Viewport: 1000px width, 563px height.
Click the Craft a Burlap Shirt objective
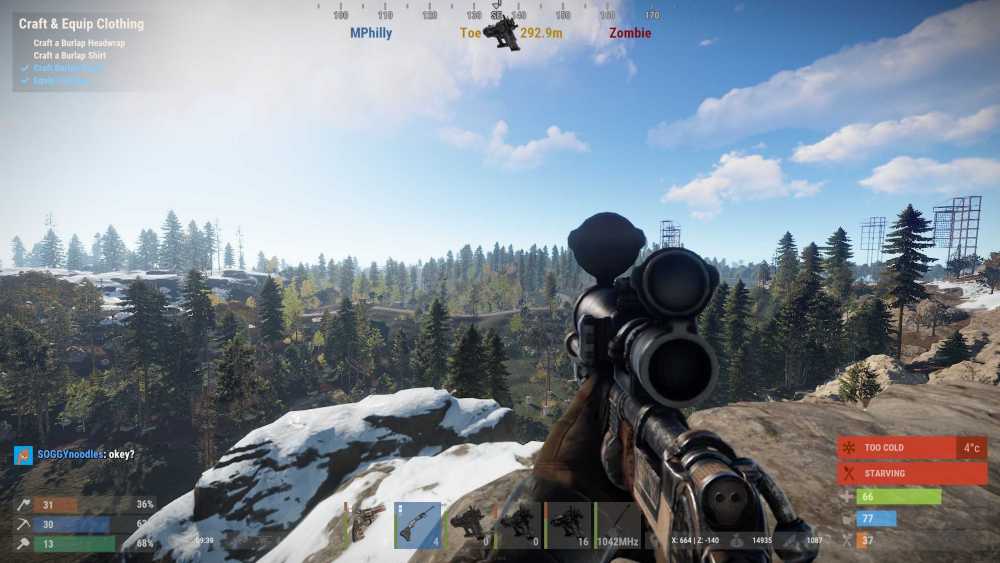[70, 56]
